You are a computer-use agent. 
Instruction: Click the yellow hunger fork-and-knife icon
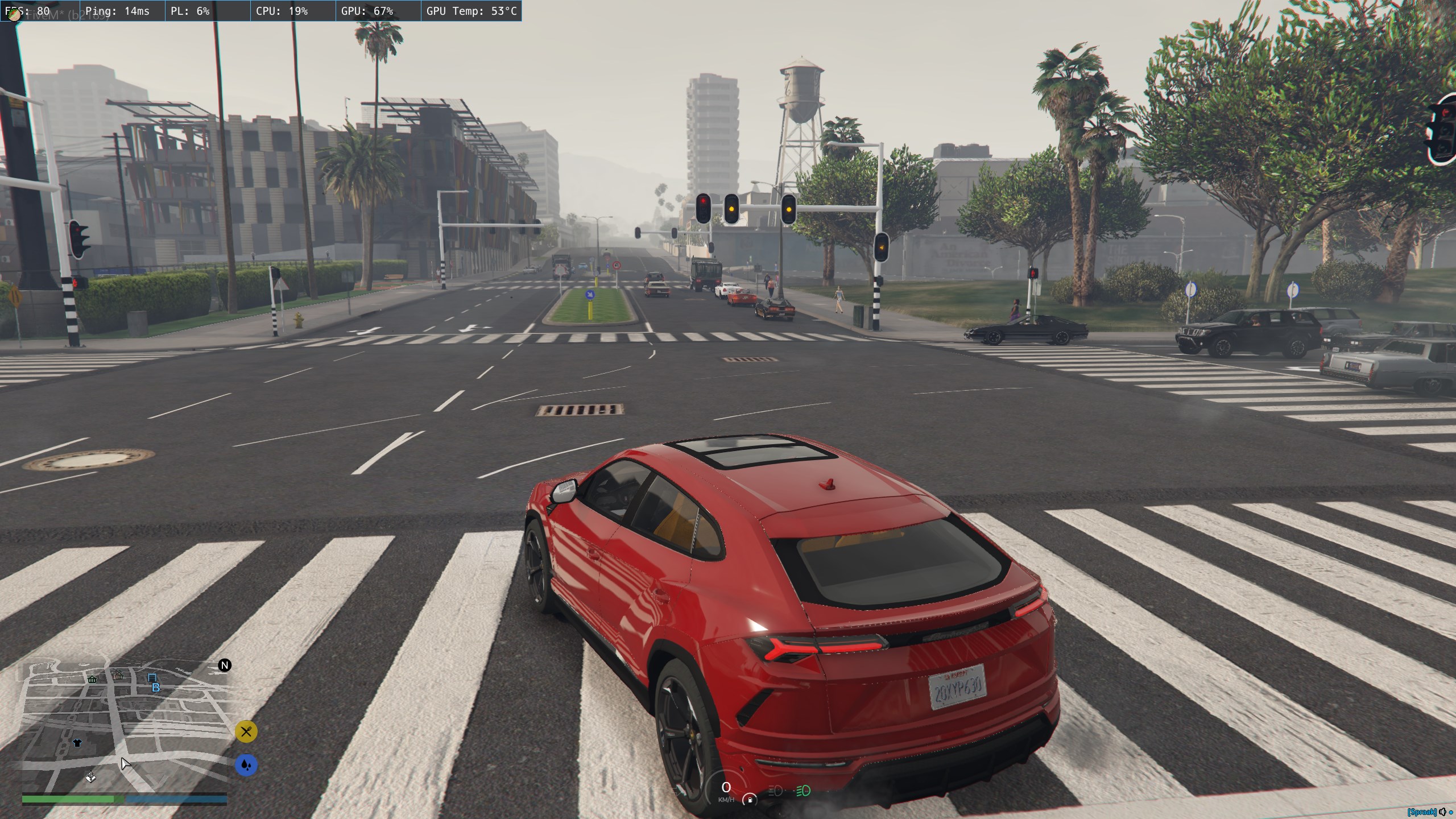[x=246, y=731]
